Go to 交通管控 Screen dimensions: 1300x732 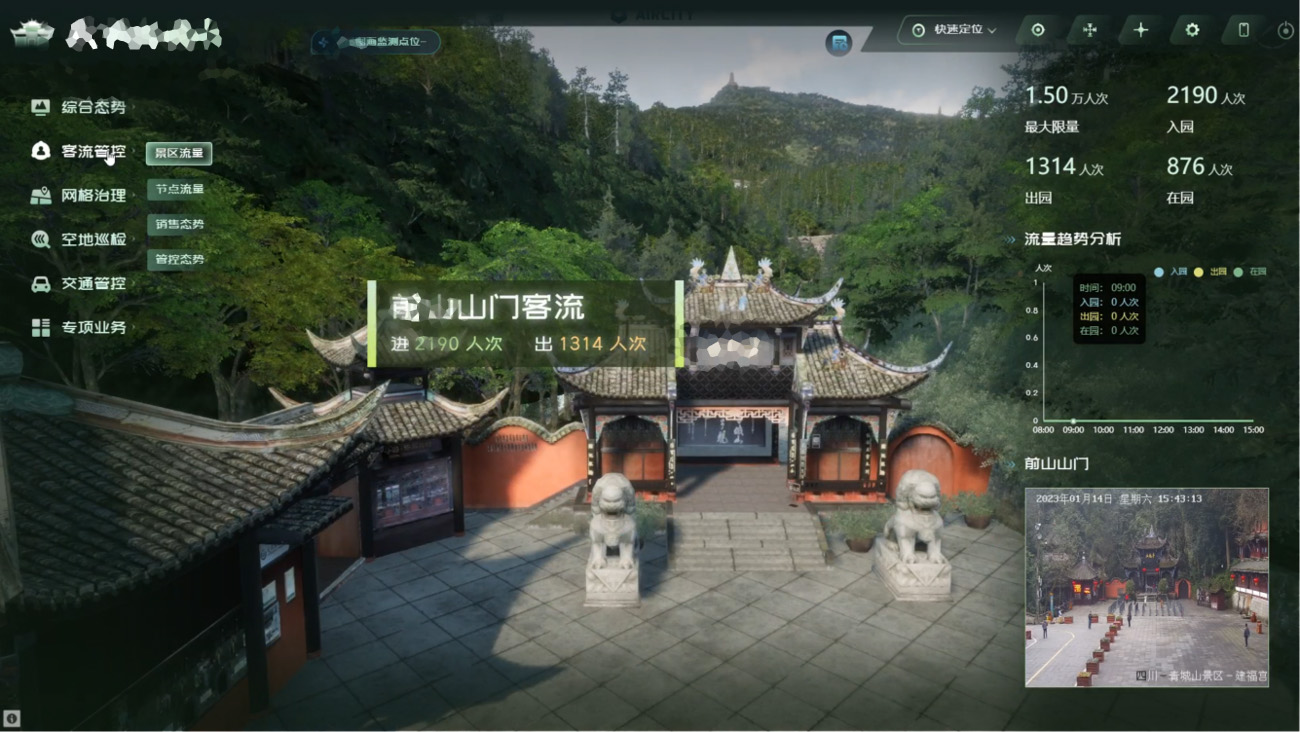pos(93,283)
